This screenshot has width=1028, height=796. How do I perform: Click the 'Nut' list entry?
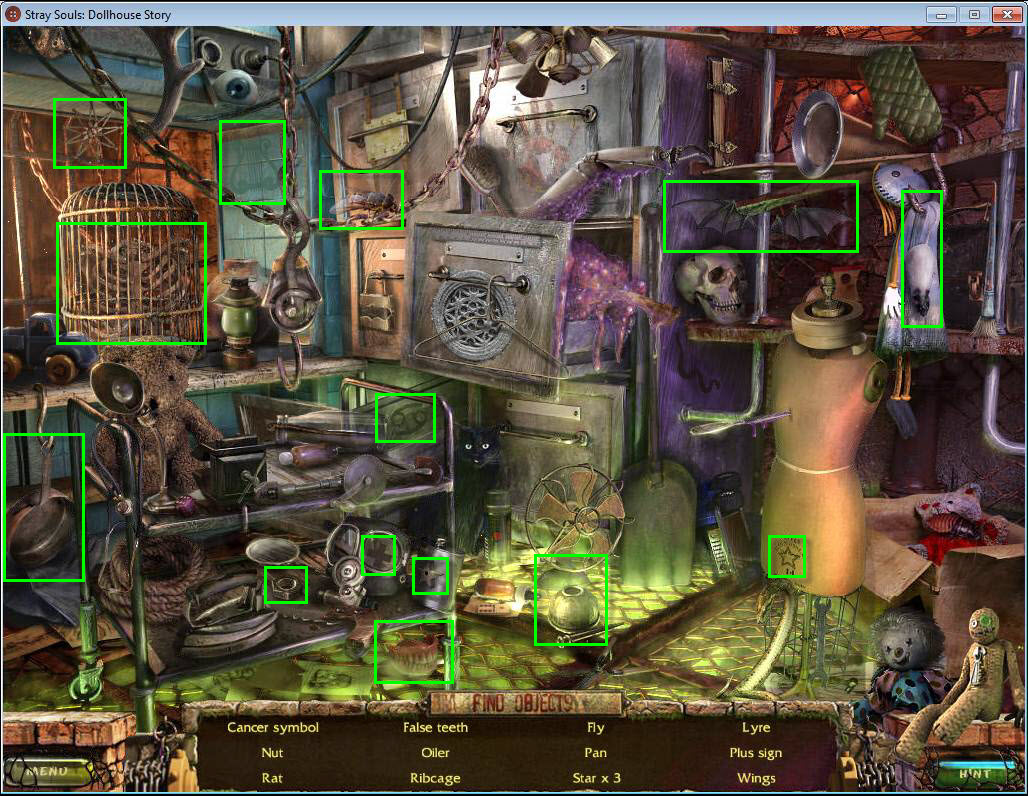click(x=272, y=752)
